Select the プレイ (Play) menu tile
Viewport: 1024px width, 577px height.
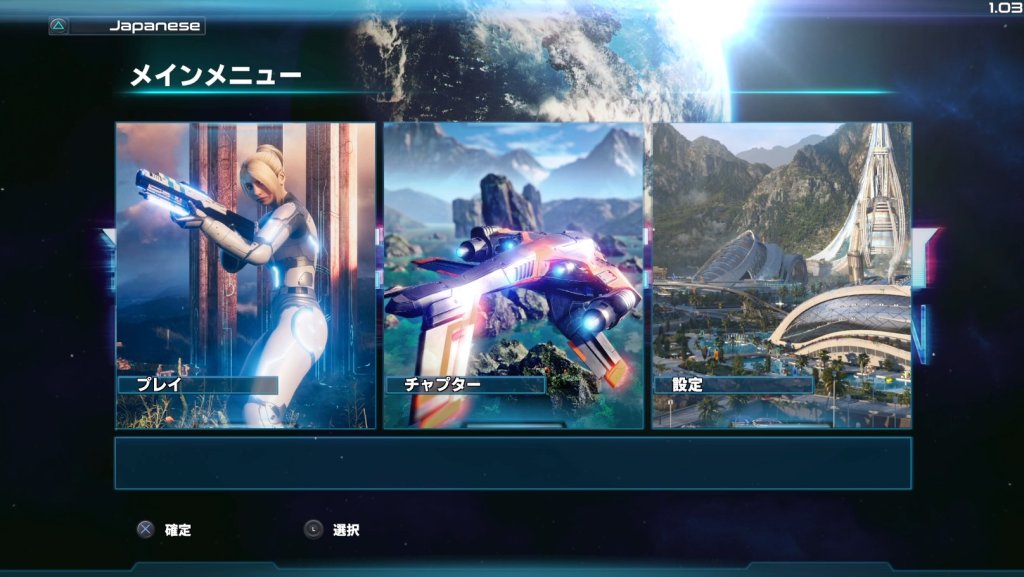coord(246,276)
